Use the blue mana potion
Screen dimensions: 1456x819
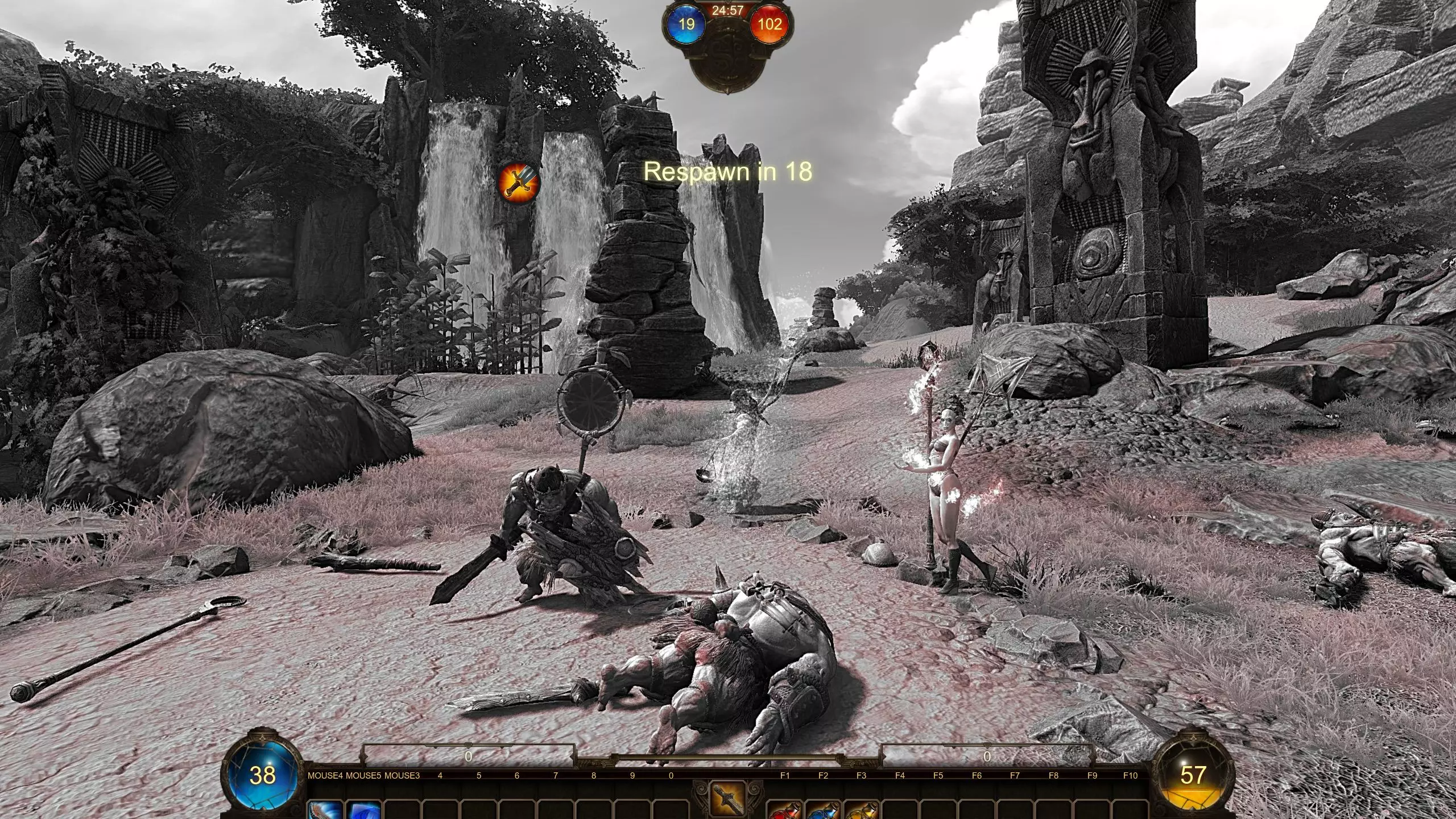(824, 810)
